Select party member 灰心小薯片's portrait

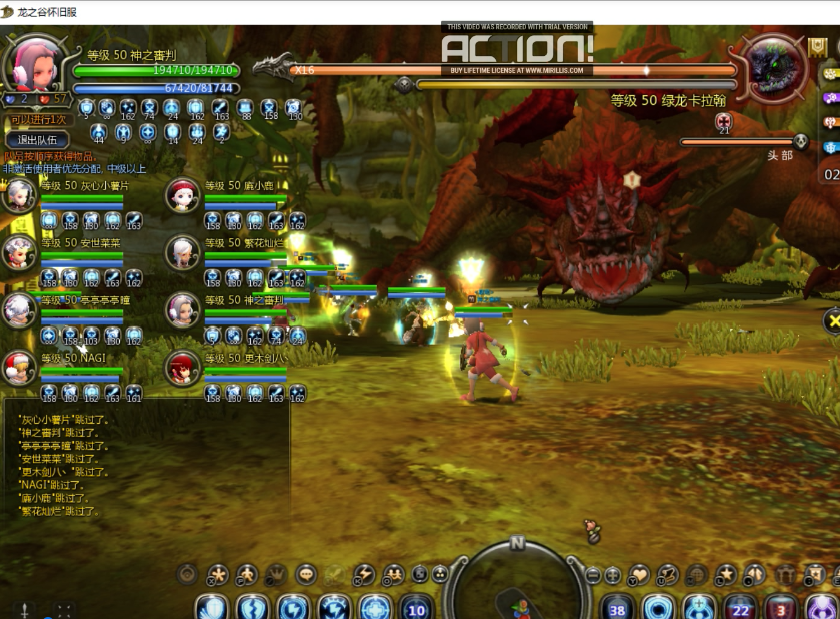pyautogui.click(x=20, y=195)
